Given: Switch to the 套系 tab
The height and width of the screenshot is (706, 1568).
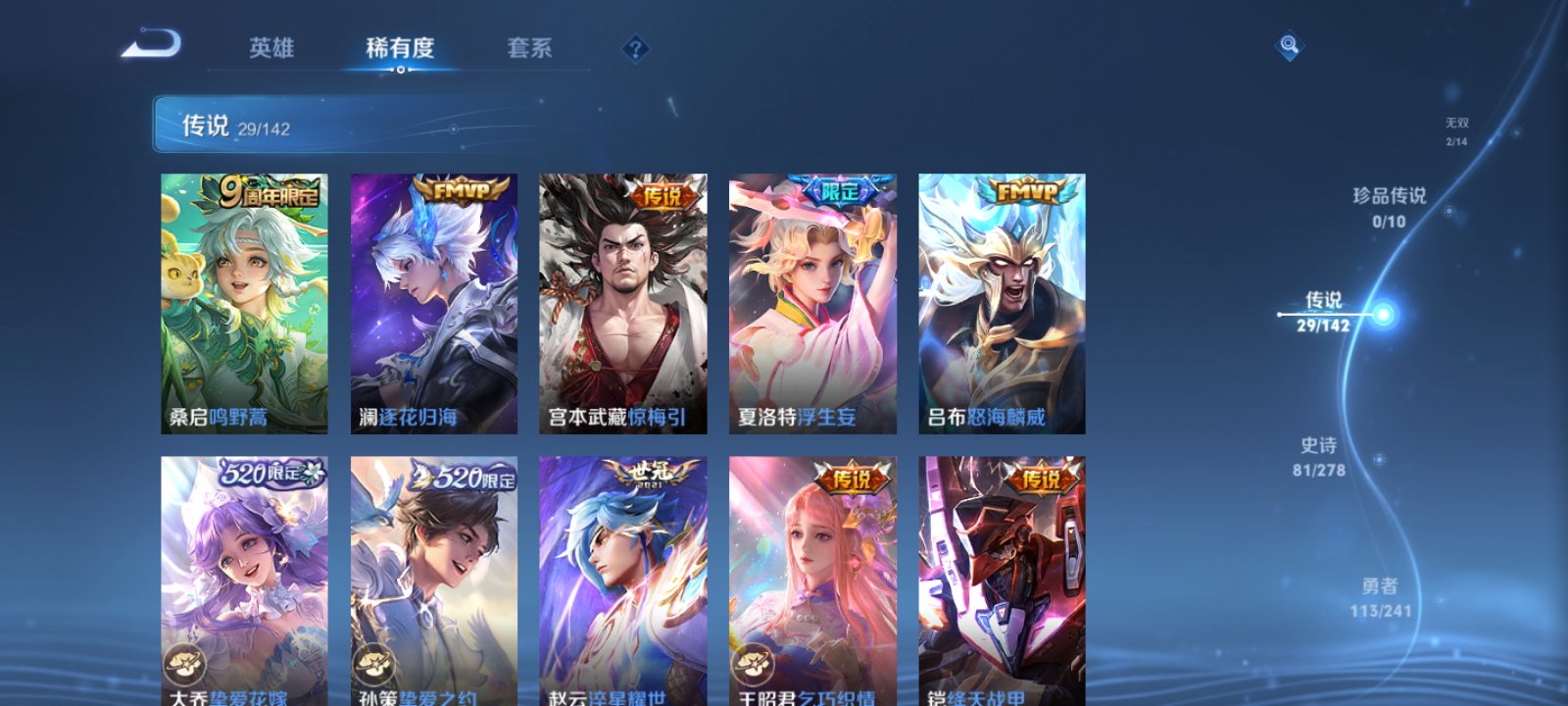Looking at the screenshot, I should point(530,48).
